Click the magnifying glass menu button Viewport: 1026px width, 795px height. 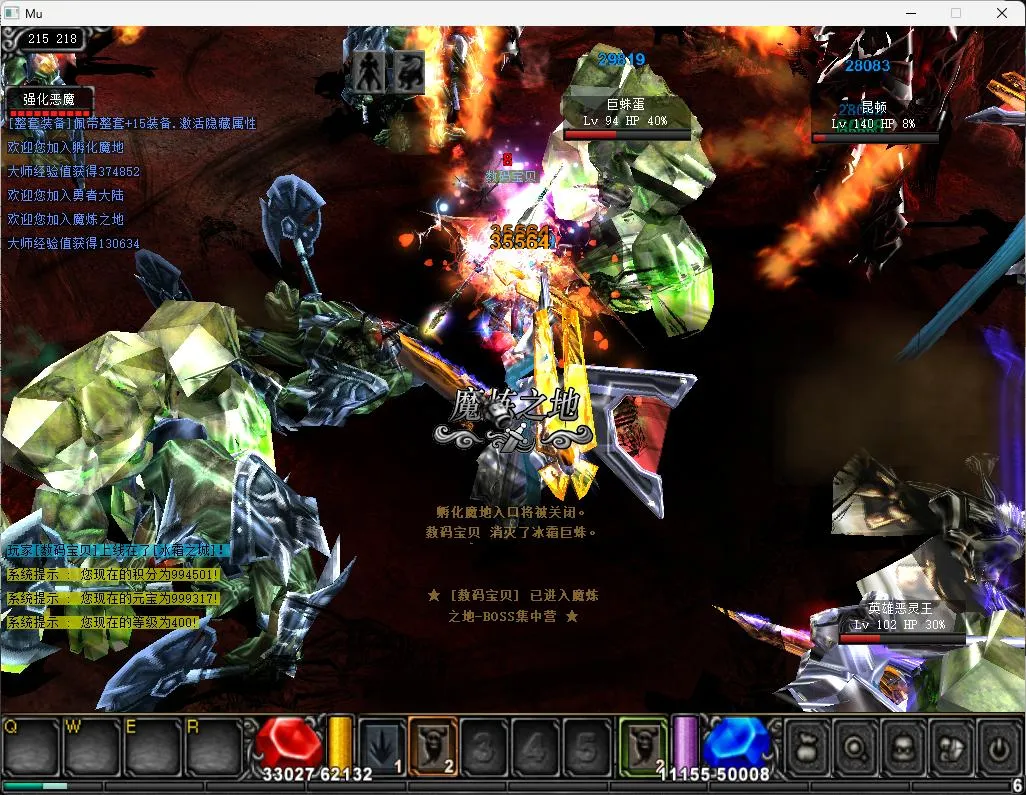[x=856, y=747]
